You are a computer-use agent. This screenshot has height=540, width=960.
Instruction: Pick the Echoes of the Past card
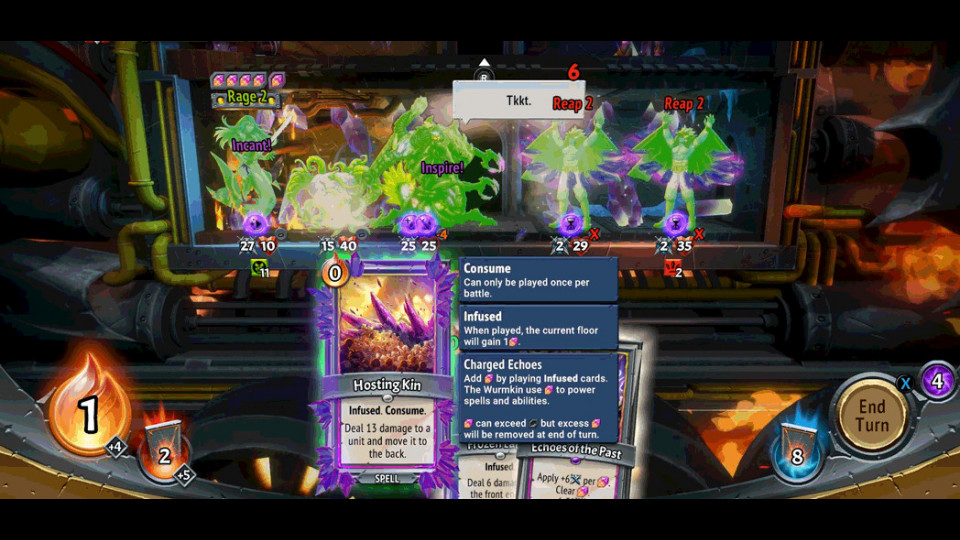(578, 468)
